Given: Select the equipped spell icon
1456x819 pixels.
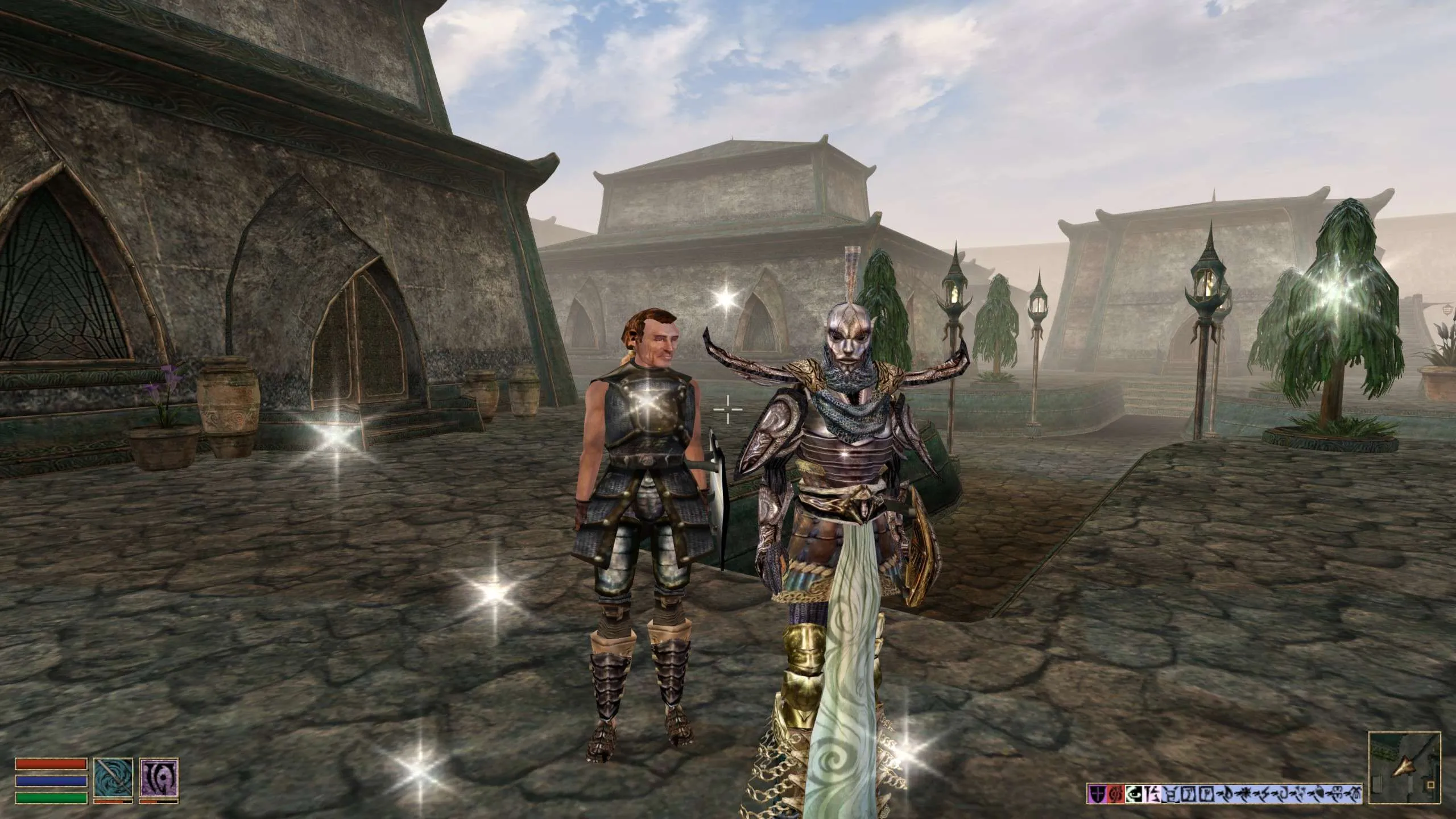Looking at the screenshot, I should click(x=159, y=778).
